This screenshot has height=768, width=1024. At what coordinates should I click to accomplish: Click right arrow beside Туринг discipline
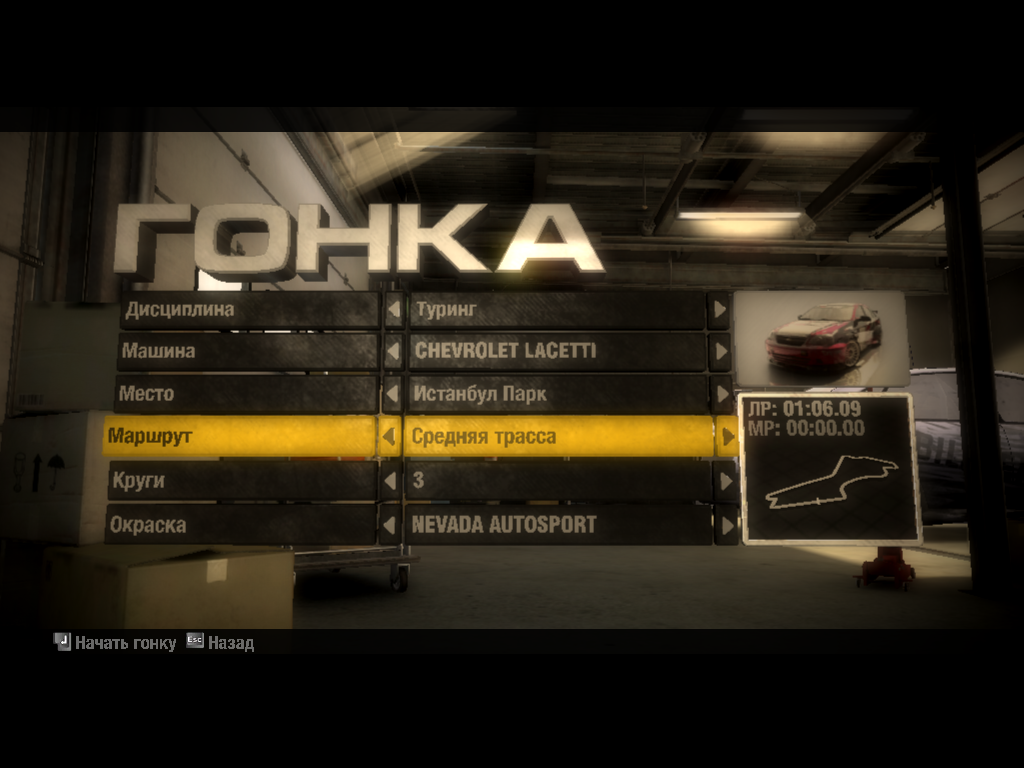718,310
